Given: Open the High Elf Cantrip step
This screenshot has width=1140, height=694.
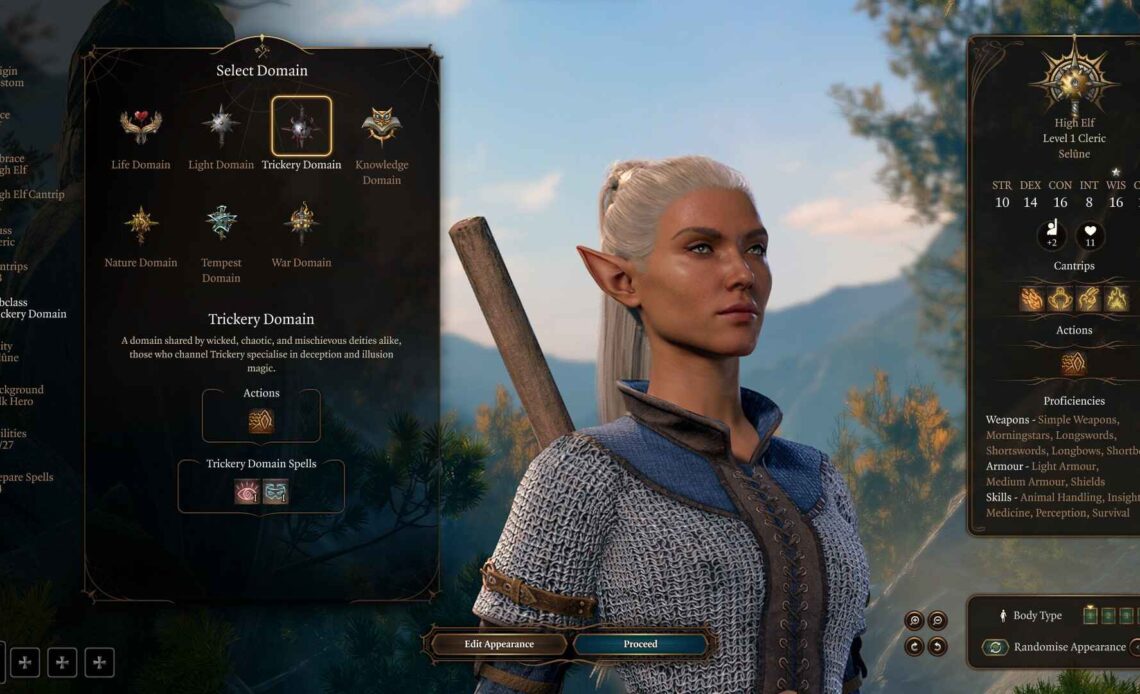Looking at the screenshot, I should [30, 195].
